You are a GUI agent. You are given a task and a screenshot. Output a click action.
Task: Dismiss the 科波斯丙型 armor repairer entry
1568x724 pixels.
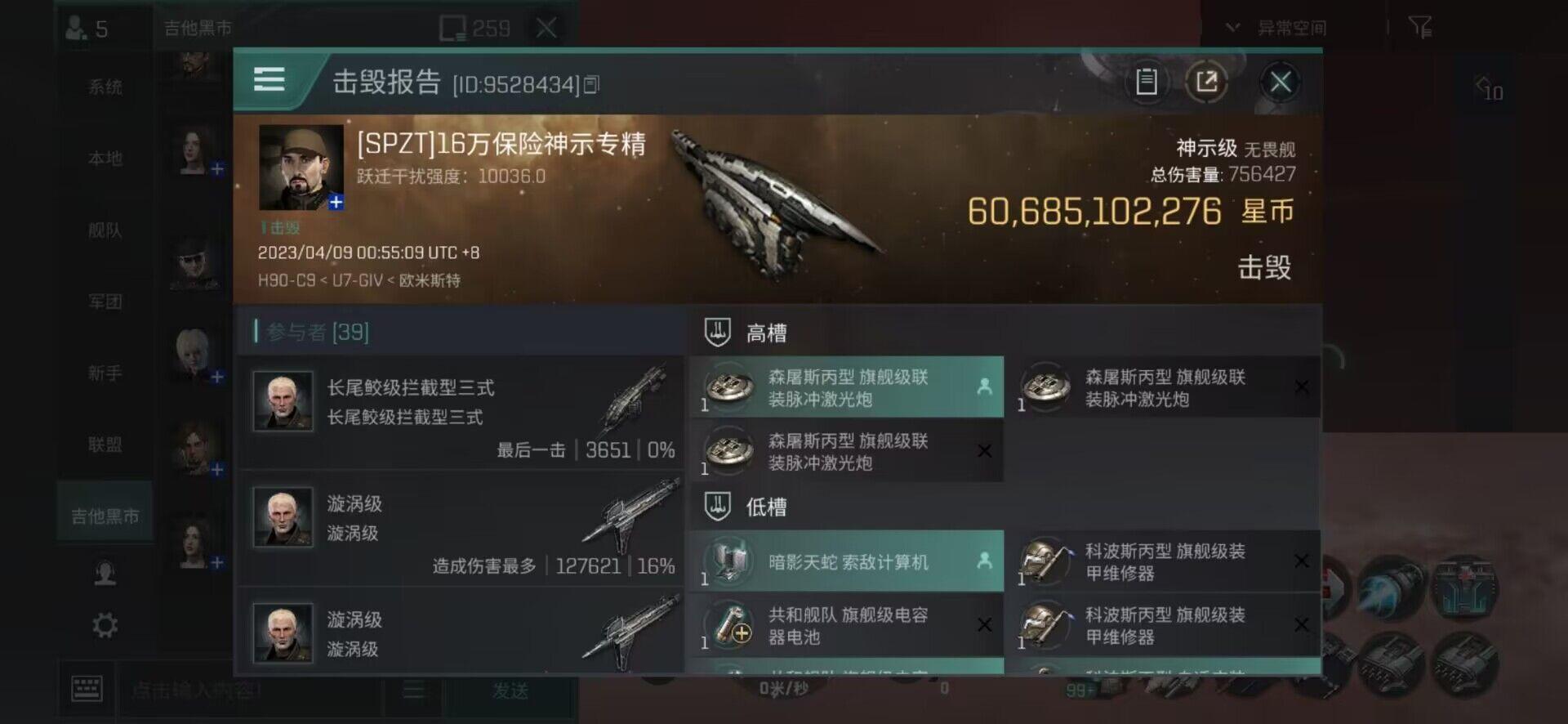(x=1302, y=561)
